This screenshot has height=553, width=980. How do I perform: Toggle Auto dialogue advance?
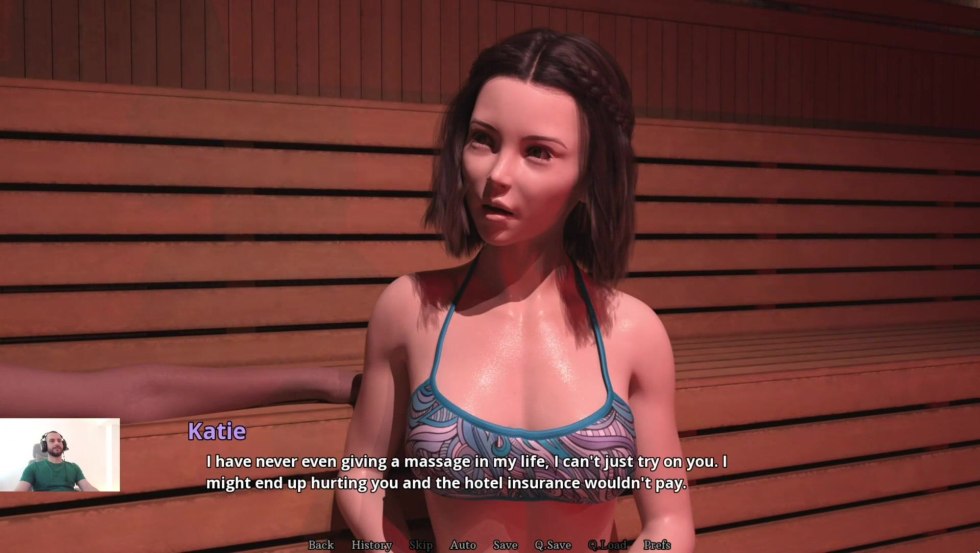[463, 545]
